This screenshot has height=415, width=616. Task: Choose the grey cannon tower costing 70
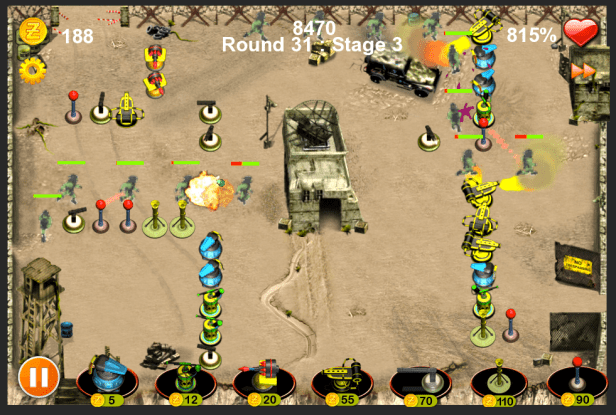(420, 379)
